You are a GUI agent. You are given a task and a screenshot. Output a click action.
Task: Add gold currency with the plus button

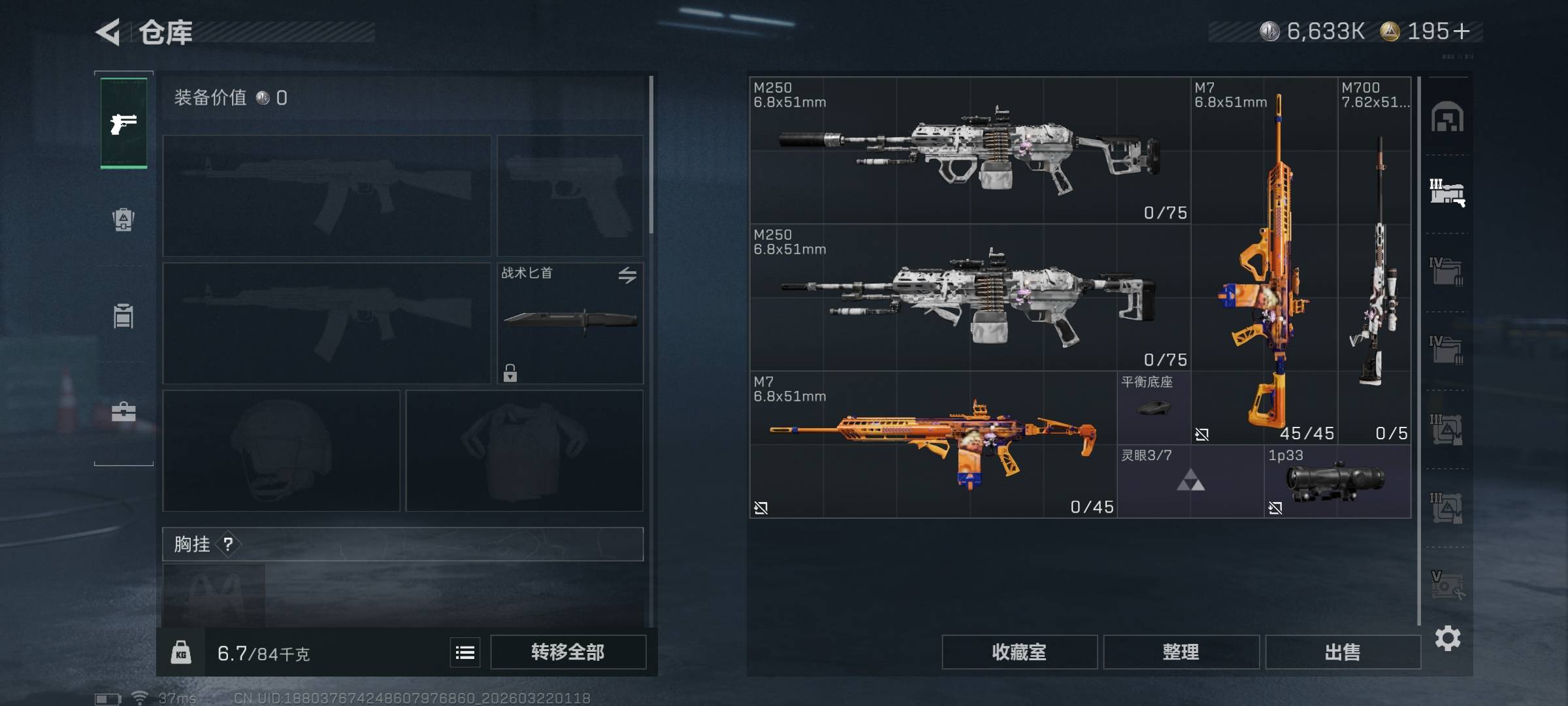(x=1462, y=31)
